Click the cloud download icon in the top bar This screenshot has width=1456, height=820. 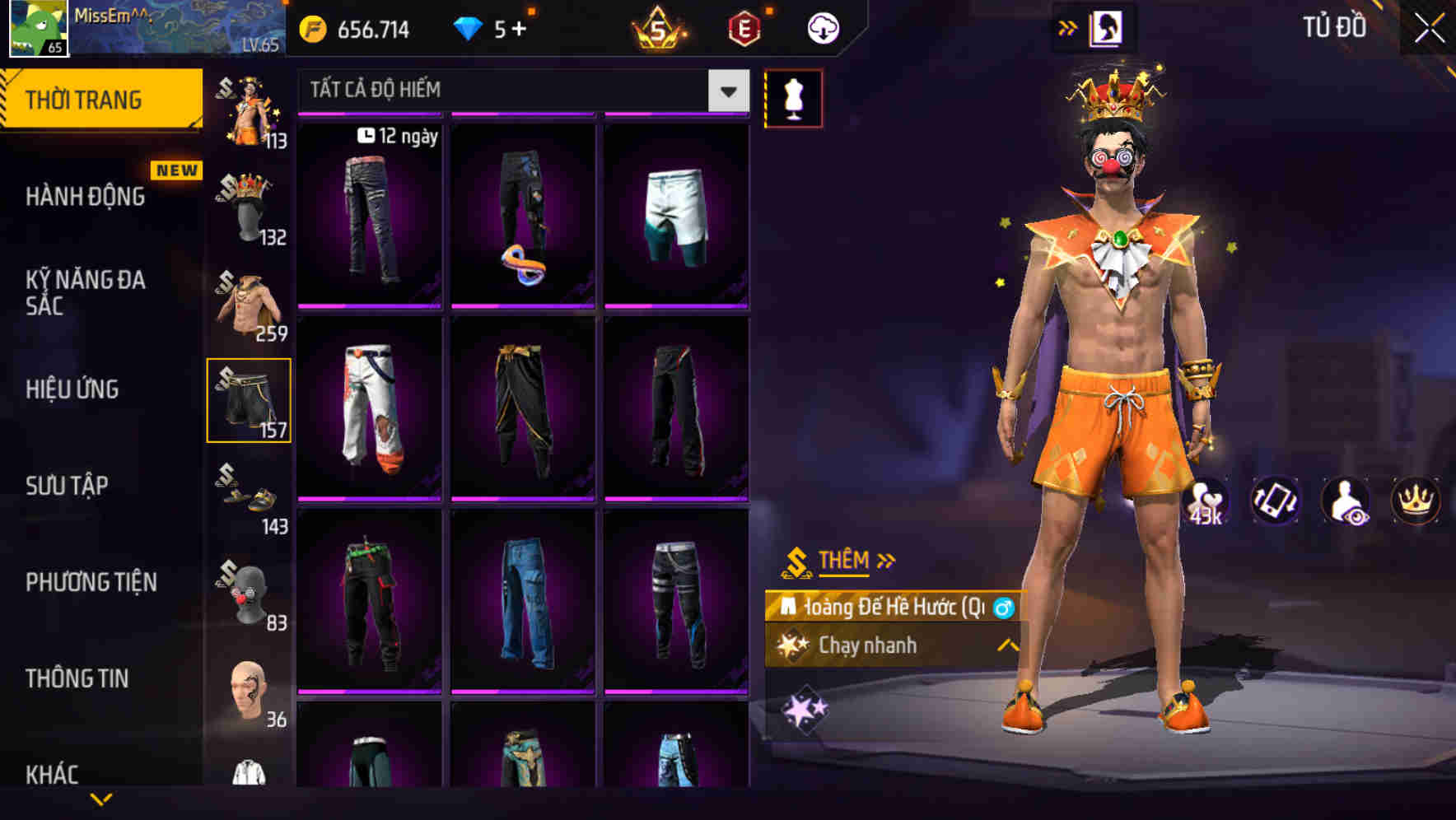coord(821,29)
